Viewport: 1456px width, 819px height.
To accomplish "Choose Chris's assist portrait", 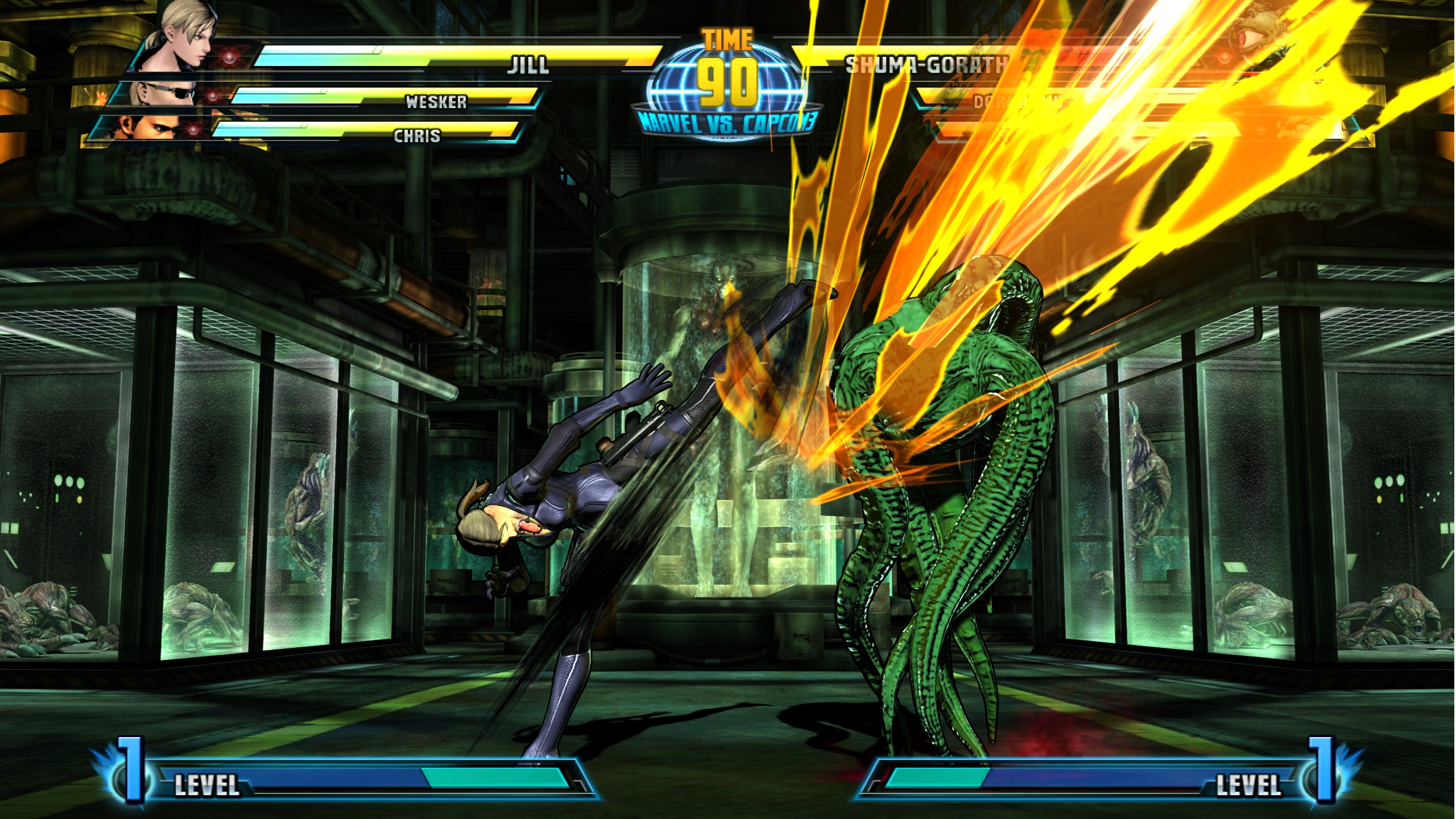I will (x=148, y=127).
